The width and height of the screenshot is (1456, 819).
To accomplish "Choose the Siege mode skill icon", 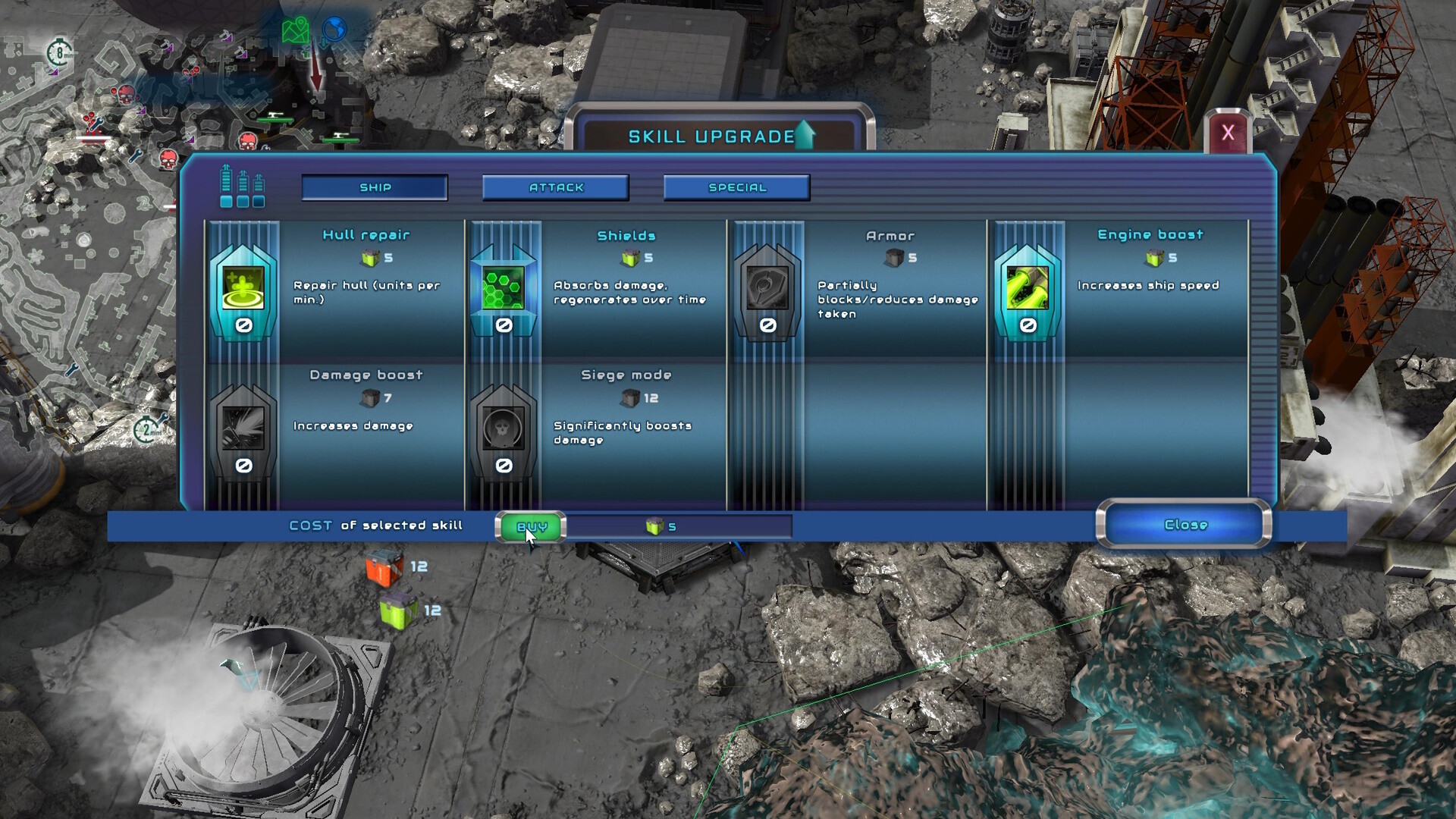I will tap(504, 428).
